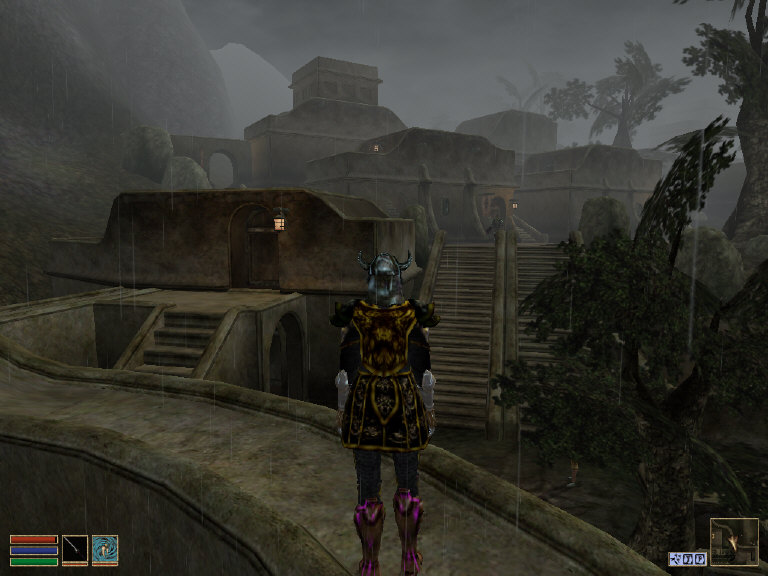Open the minimap
This screenshot has width=768, height=576.
[x=734, y=542]
